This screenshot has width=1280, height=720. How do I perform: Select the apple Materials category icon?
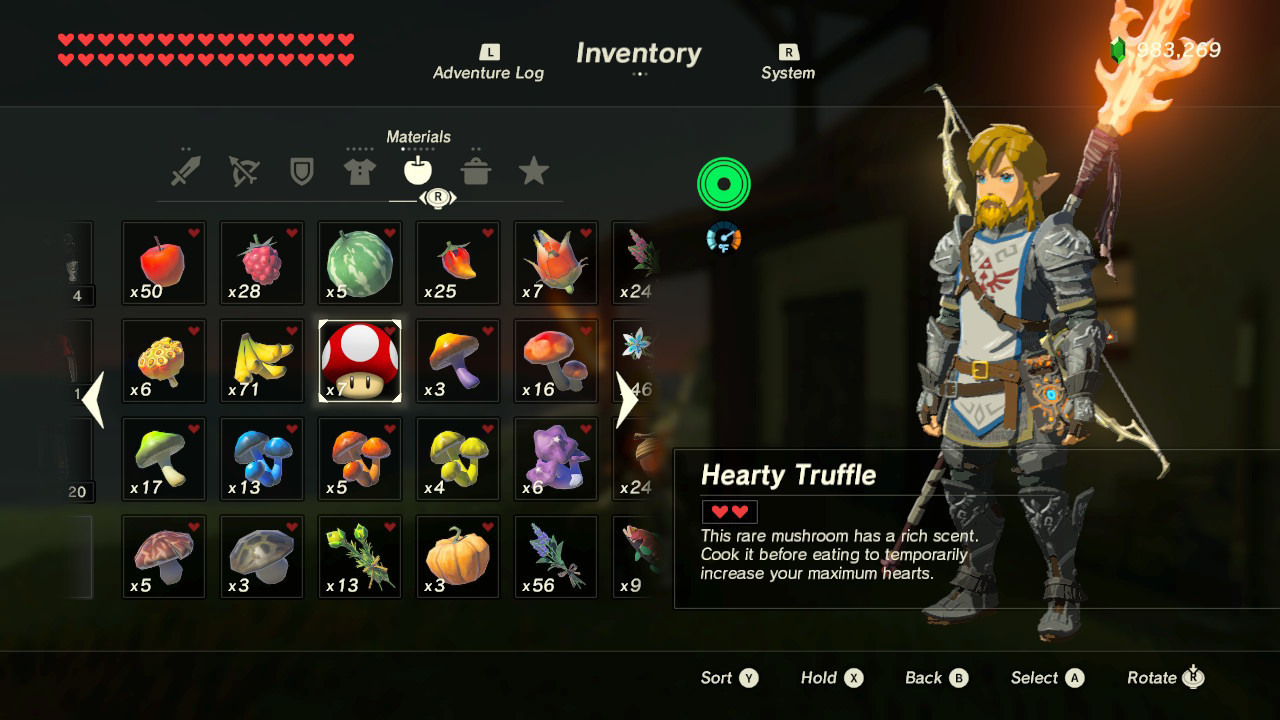(418, 171)
